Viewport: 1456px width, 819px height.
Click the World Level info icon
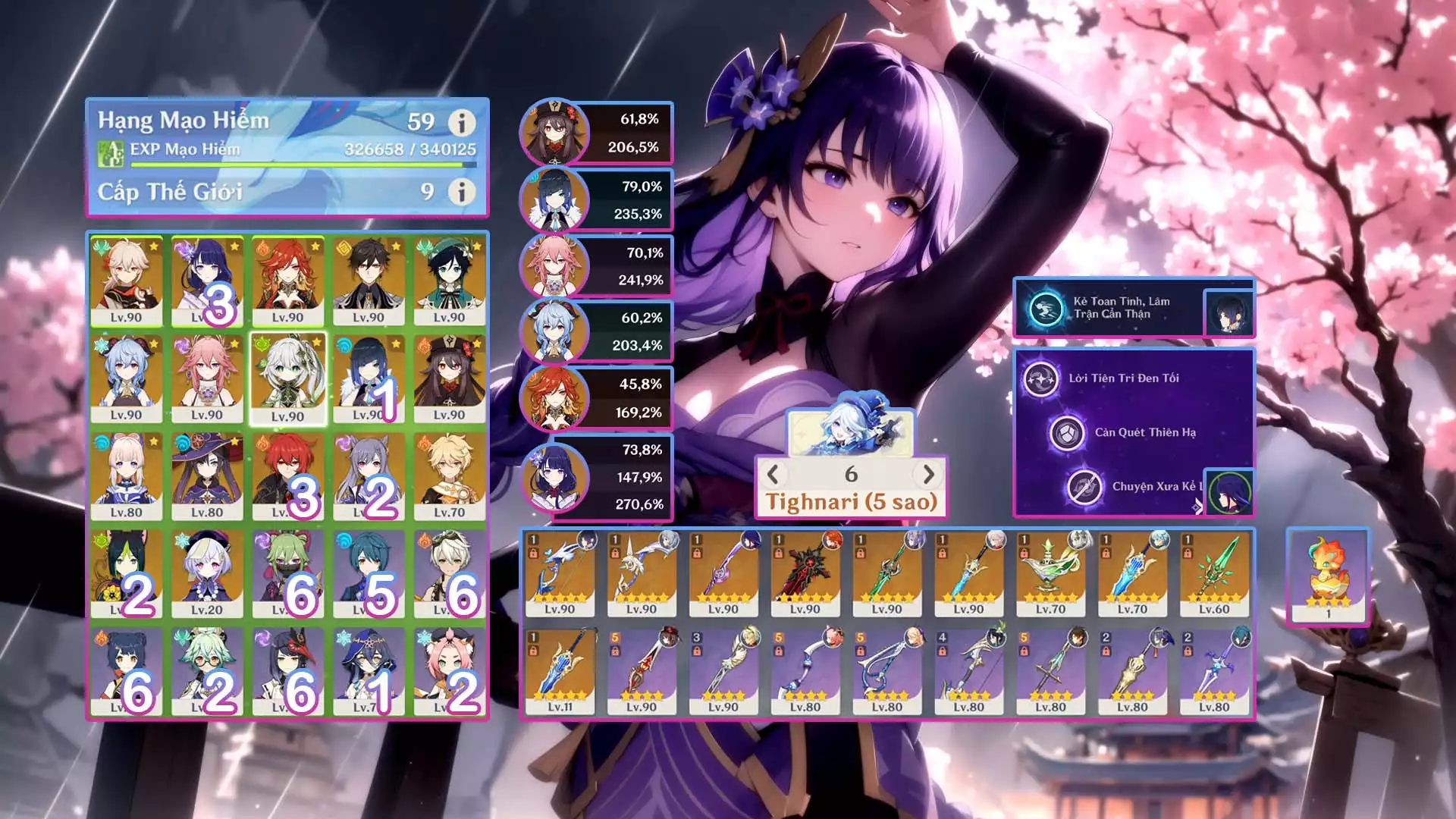click(461, 191)
